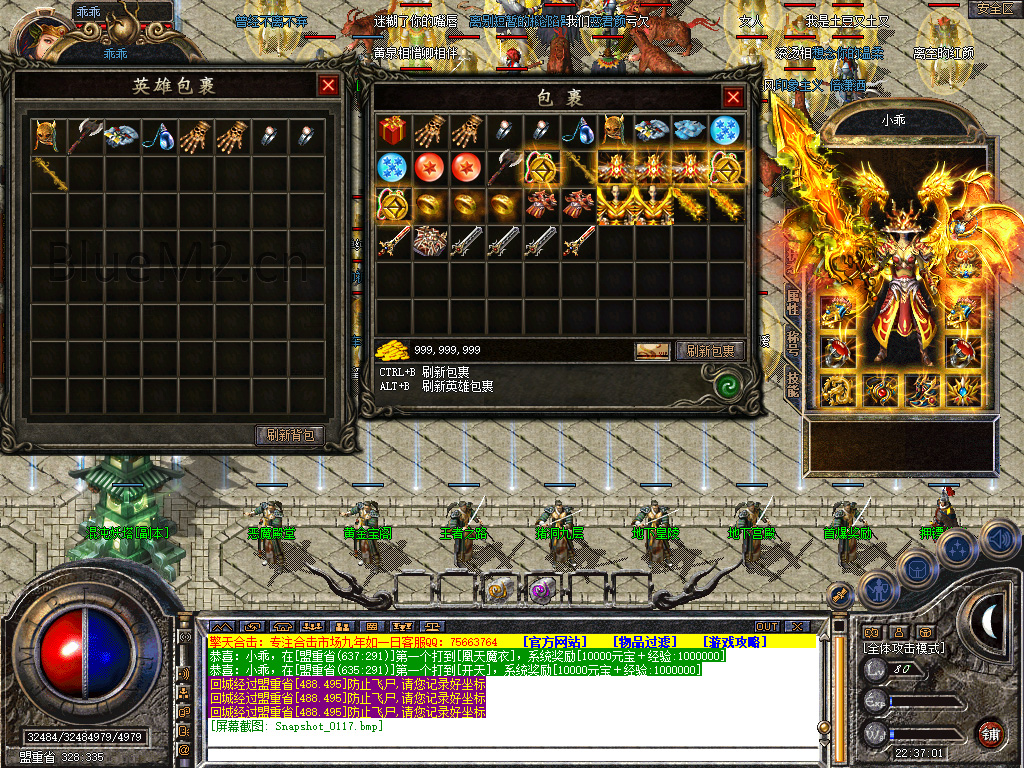Image resolution: width=1024 pixels, height=768 pixels.
Task: Click the red 铺 shop button
Action: coord(990,732)
